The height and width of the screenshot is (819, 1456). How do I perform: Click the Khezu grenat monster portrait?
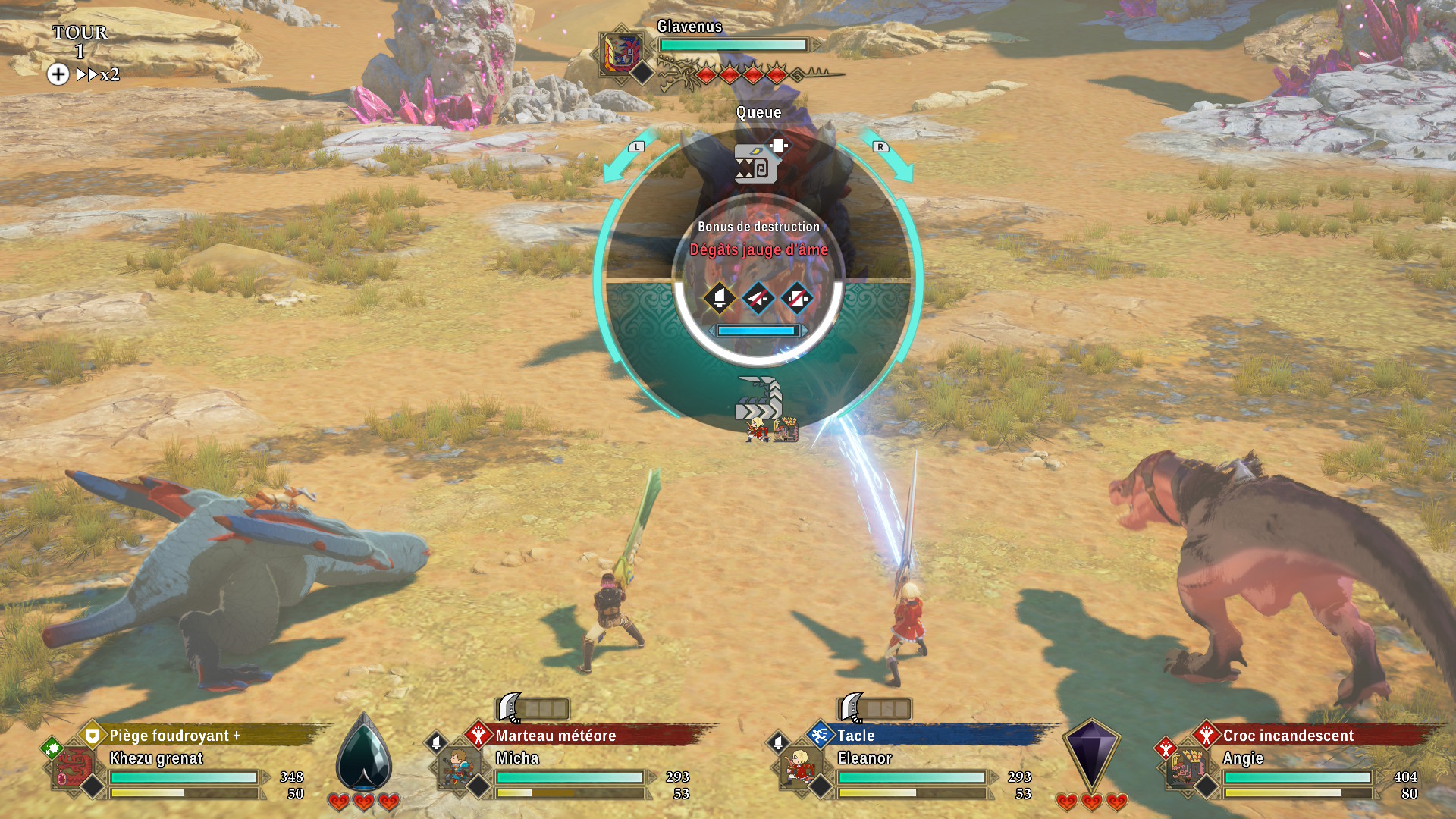74,768
